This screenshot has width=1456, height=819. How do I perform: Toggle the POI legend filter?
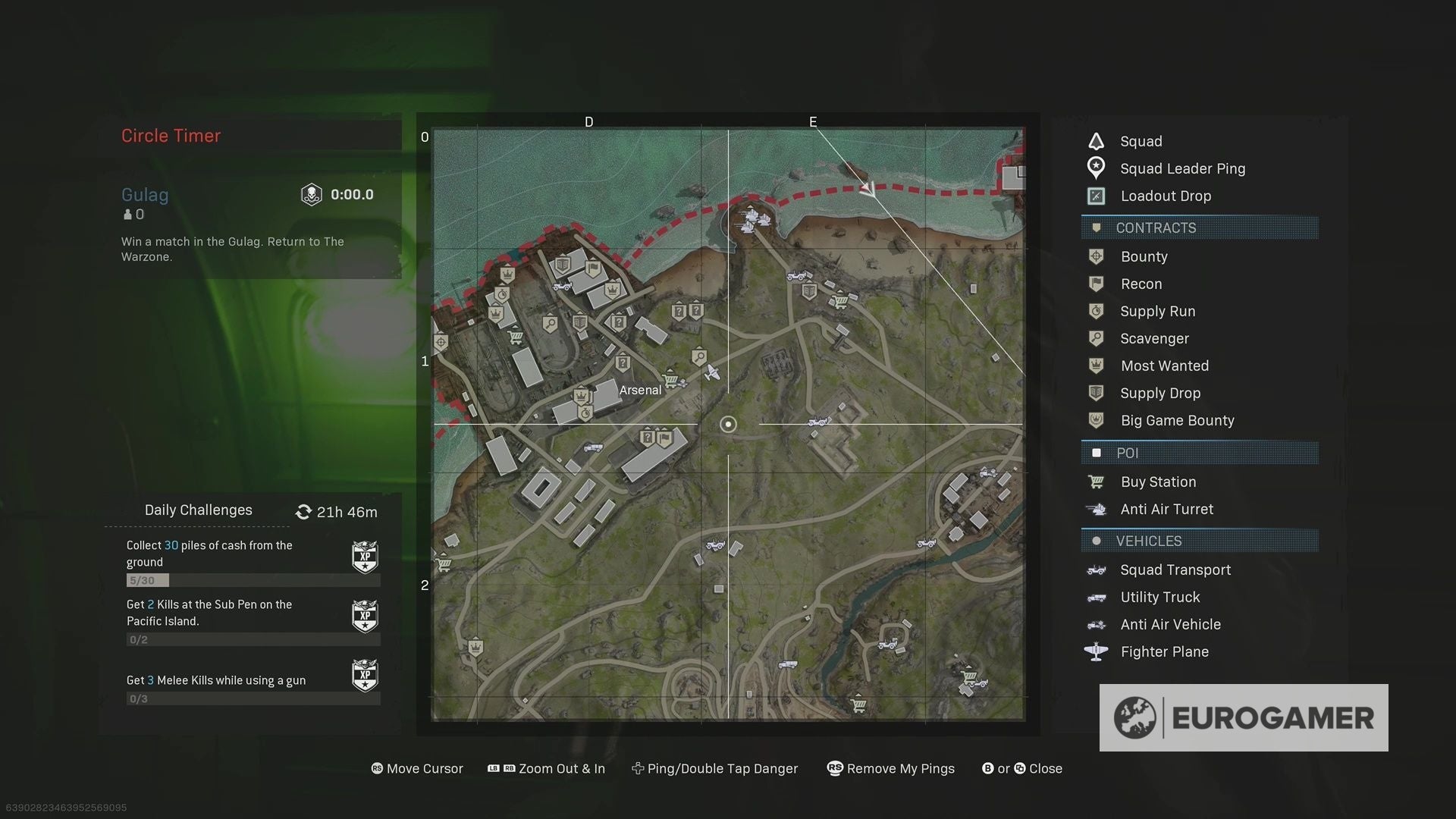coord(1129,453)
